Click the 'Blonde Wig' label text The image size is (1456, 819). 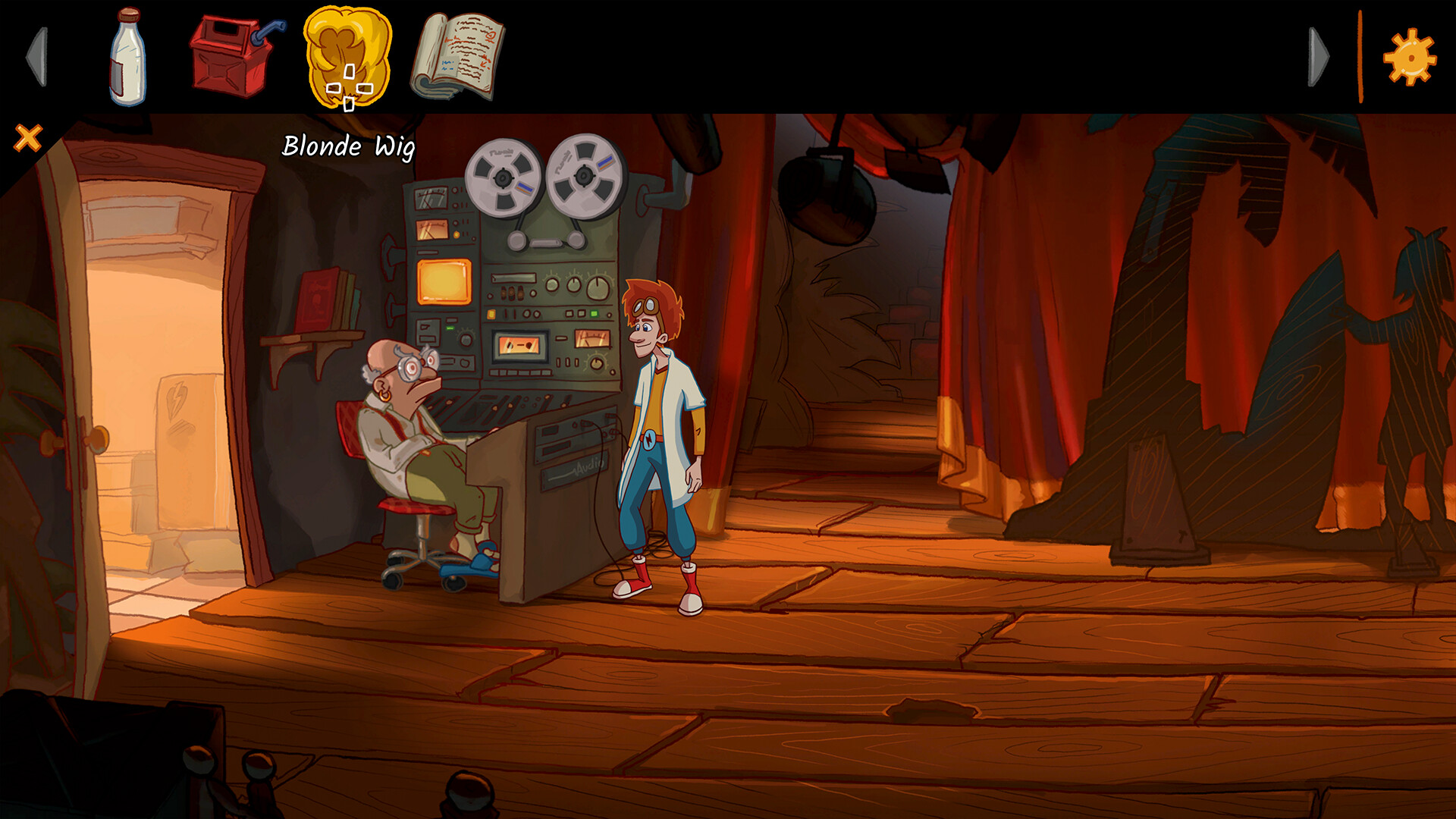(350, 147)
